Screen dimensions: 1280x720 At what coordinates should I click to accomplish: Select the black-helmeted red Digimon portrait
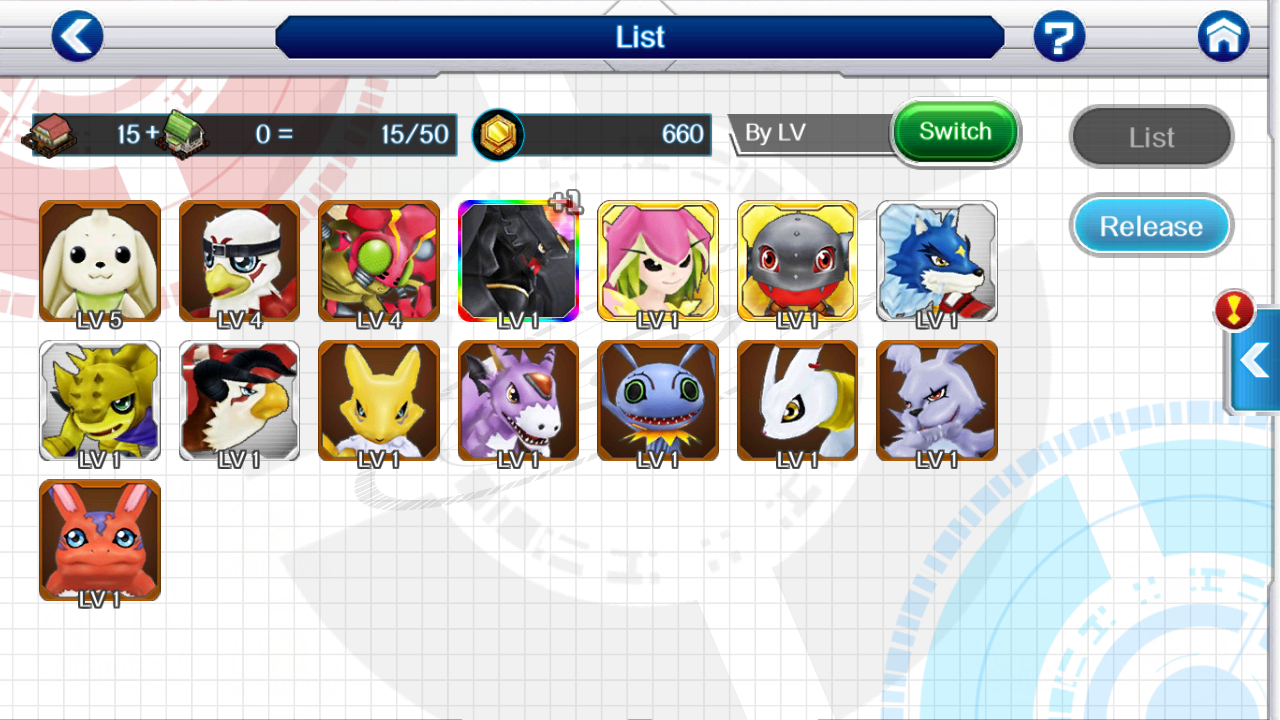(797, 261)
